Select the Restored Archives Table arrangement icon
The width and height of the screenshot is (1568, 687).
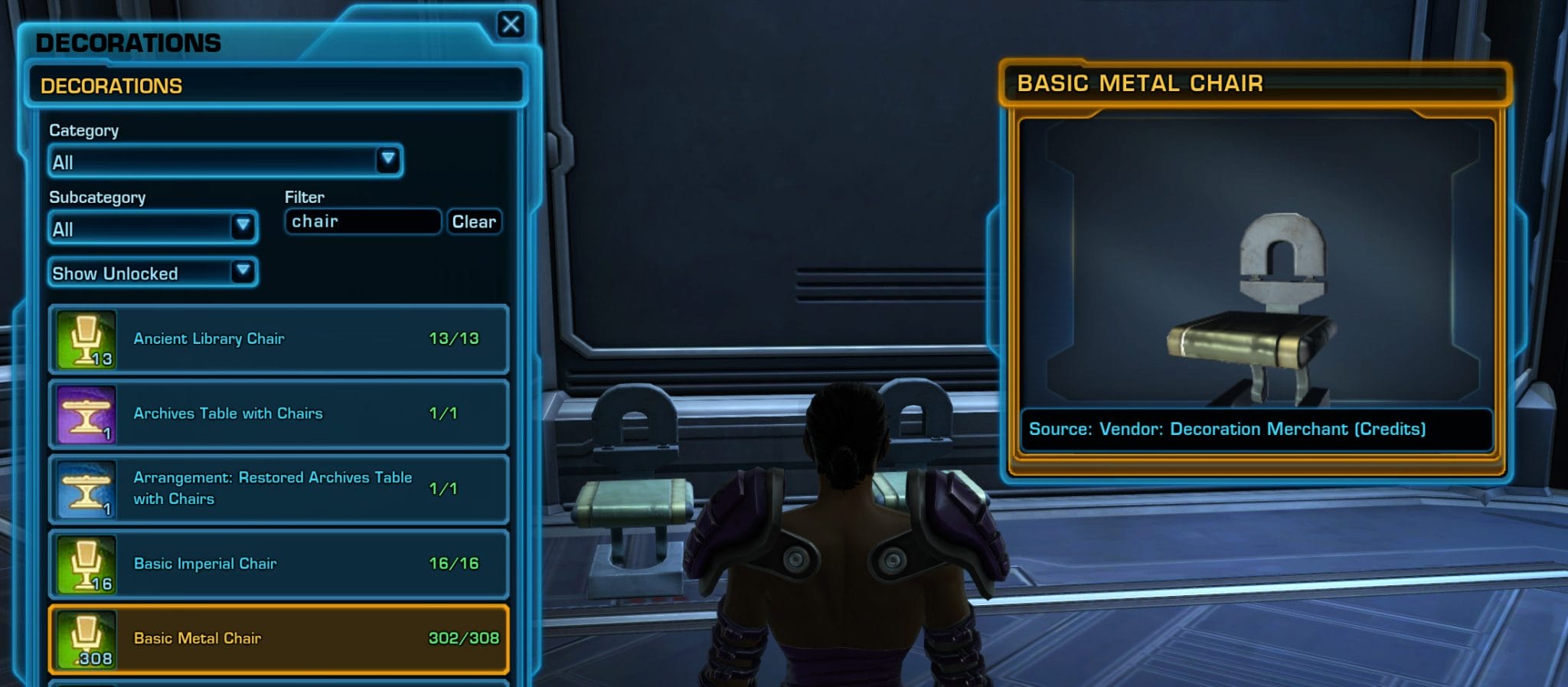(86, 489)
